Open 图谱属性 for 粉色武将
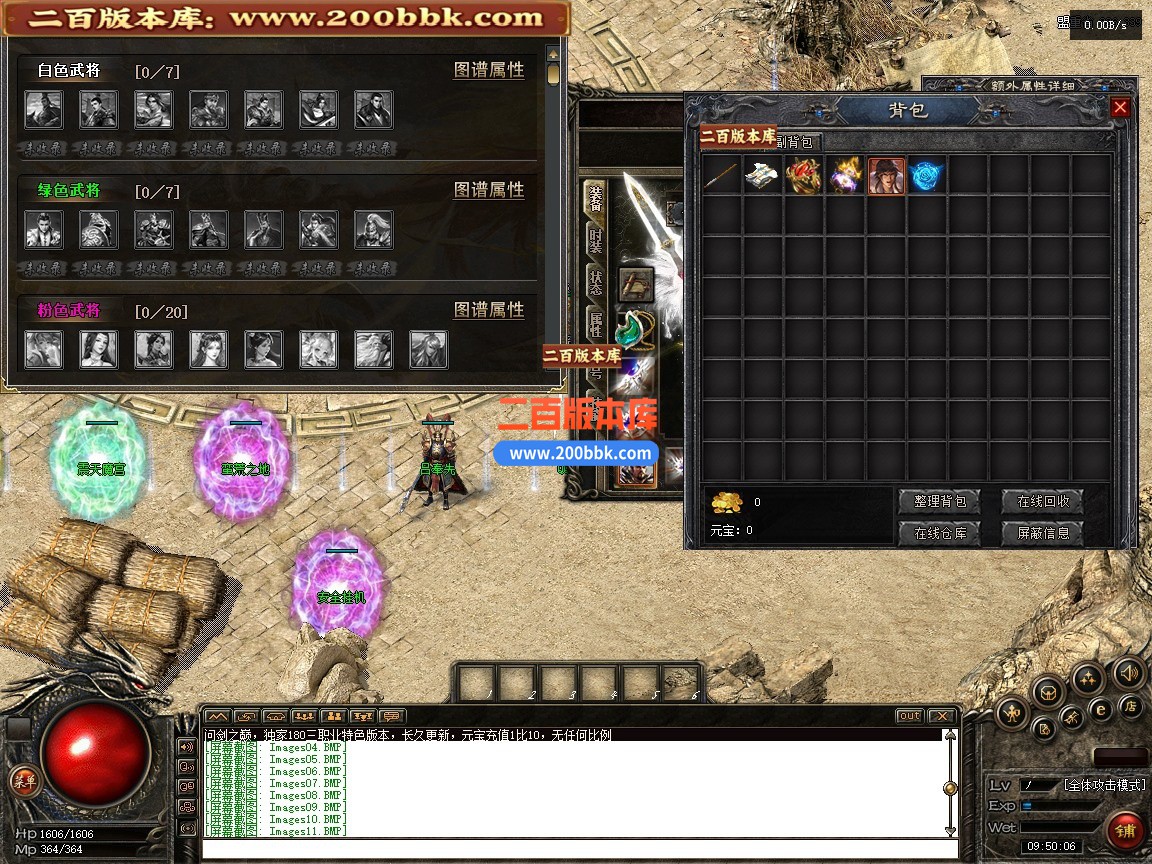 tap(489, 310)
